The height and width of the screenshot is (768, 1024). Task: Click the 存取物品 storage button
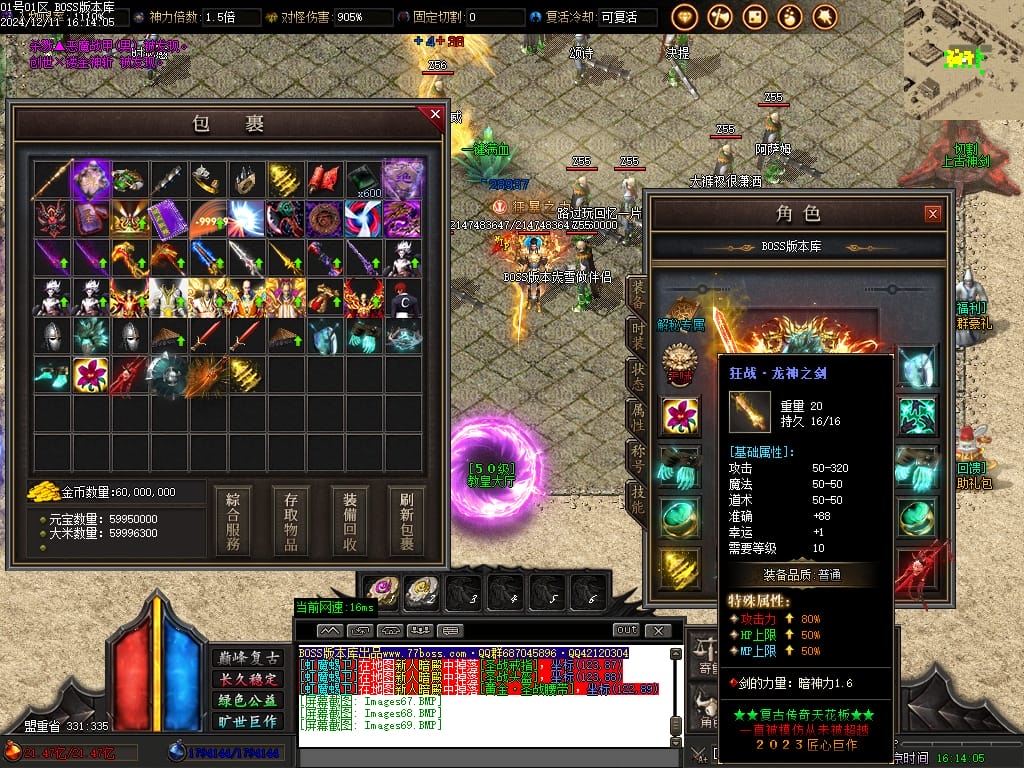(291, 521)
